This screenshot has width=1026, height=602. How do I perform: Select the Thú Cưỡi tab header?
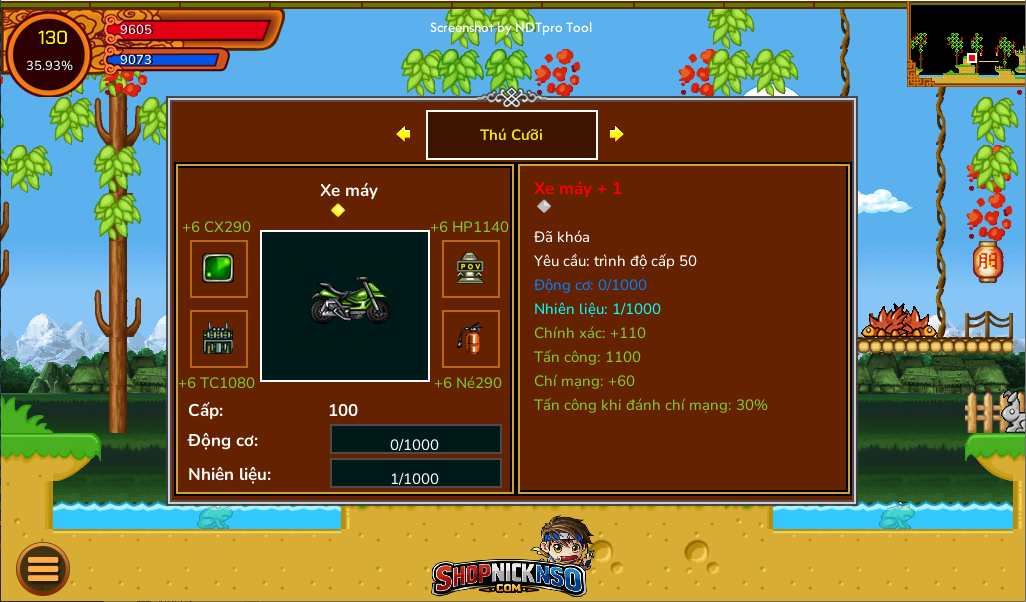[x=512, y=135]
